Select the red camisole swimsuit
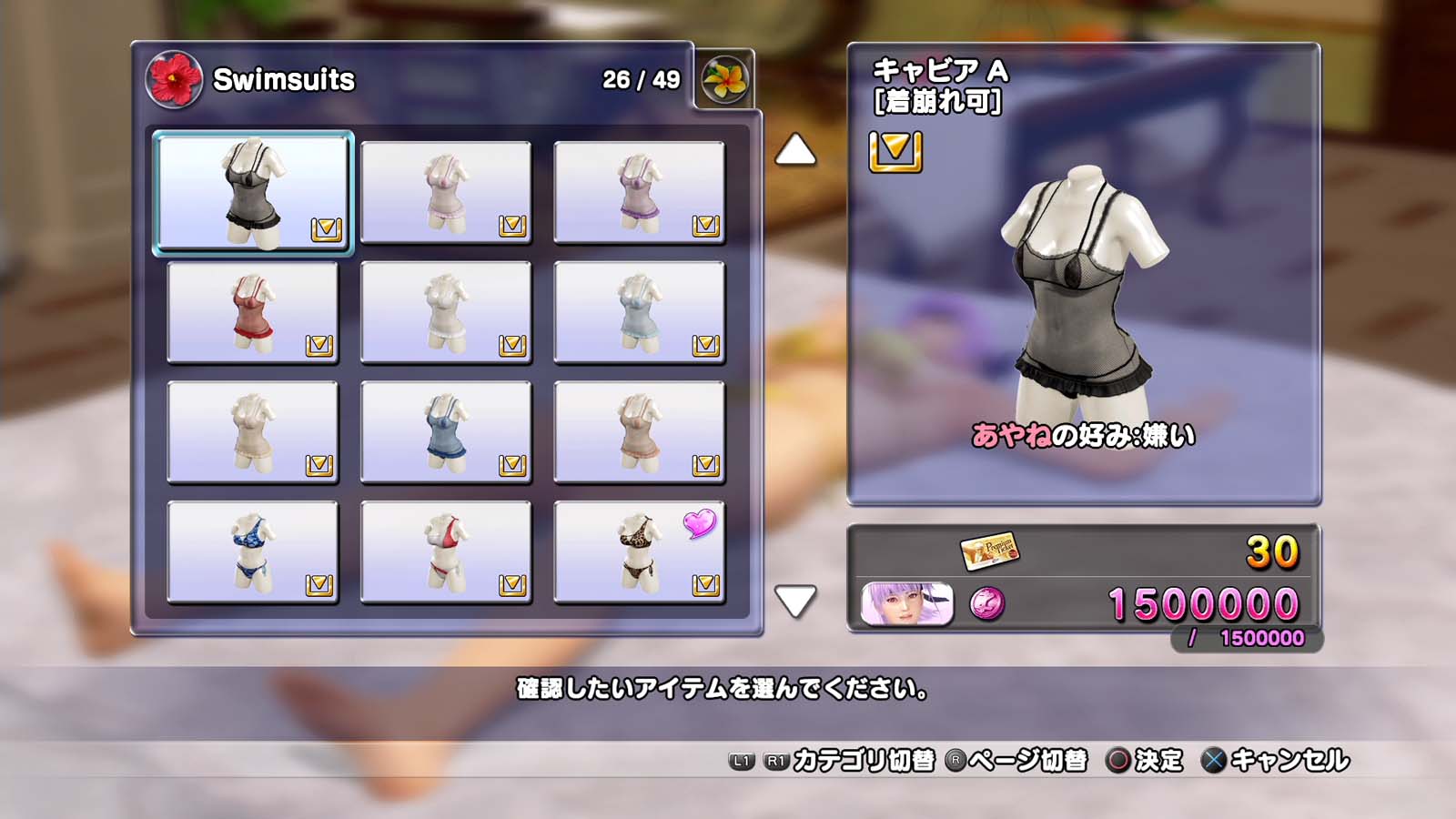This screenshot has height=819, width=1456. pyautogui.click(x=253, y=312)
